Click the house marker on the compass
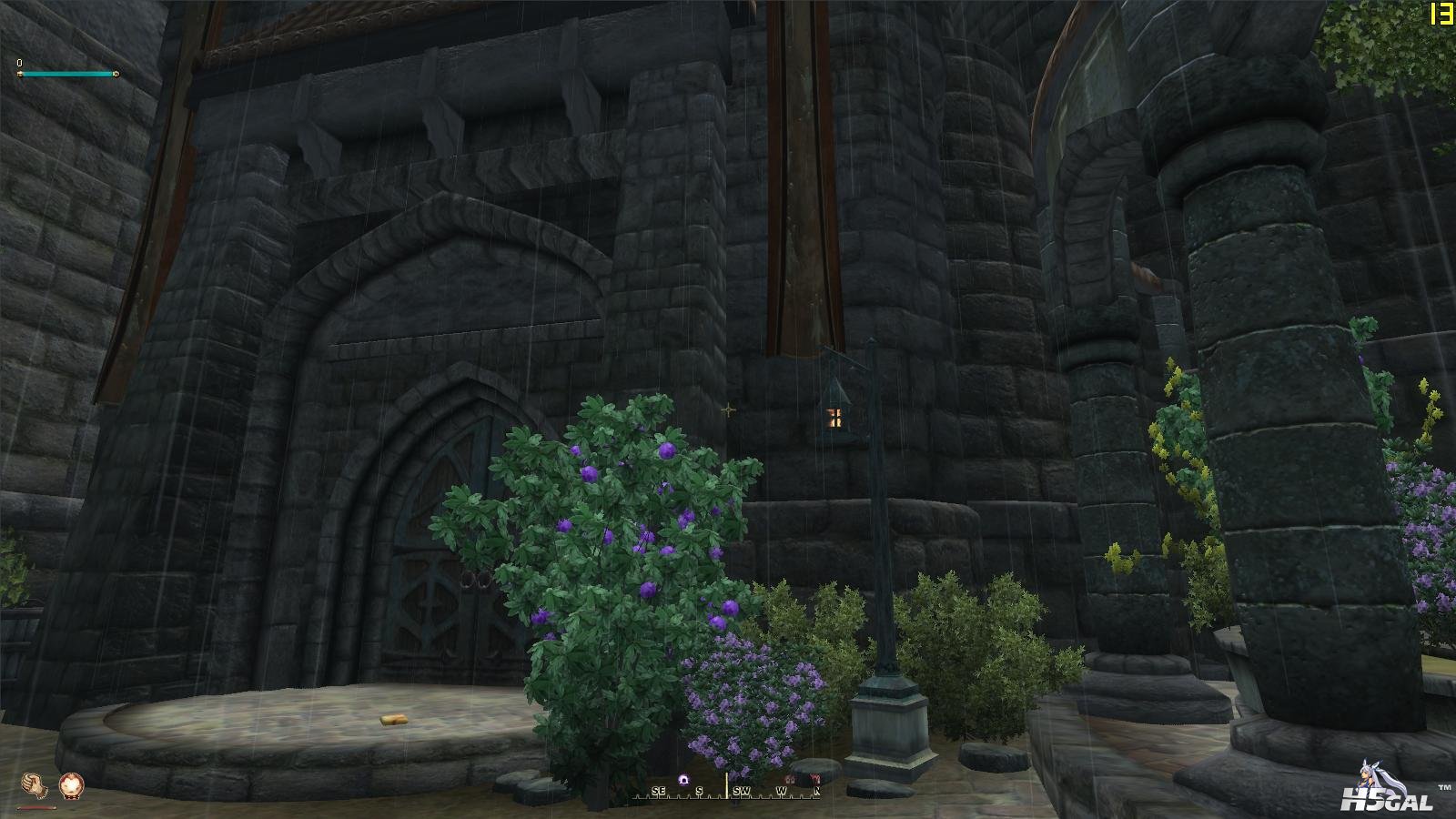Image resolution: width=1456 pixels, height=819 pixels. tap(790, 780)
